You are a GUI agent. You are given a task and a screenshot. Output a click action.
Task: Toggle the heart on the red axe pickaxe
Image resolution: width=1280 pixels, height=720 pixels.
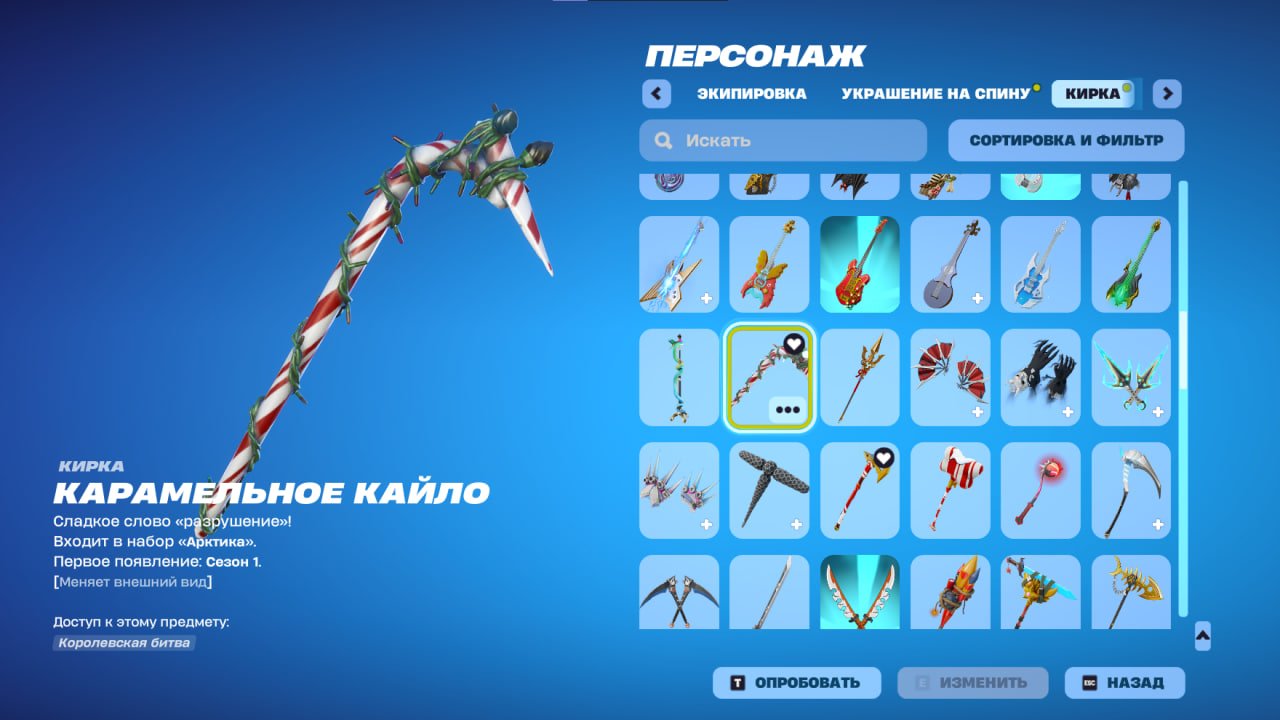883,455
